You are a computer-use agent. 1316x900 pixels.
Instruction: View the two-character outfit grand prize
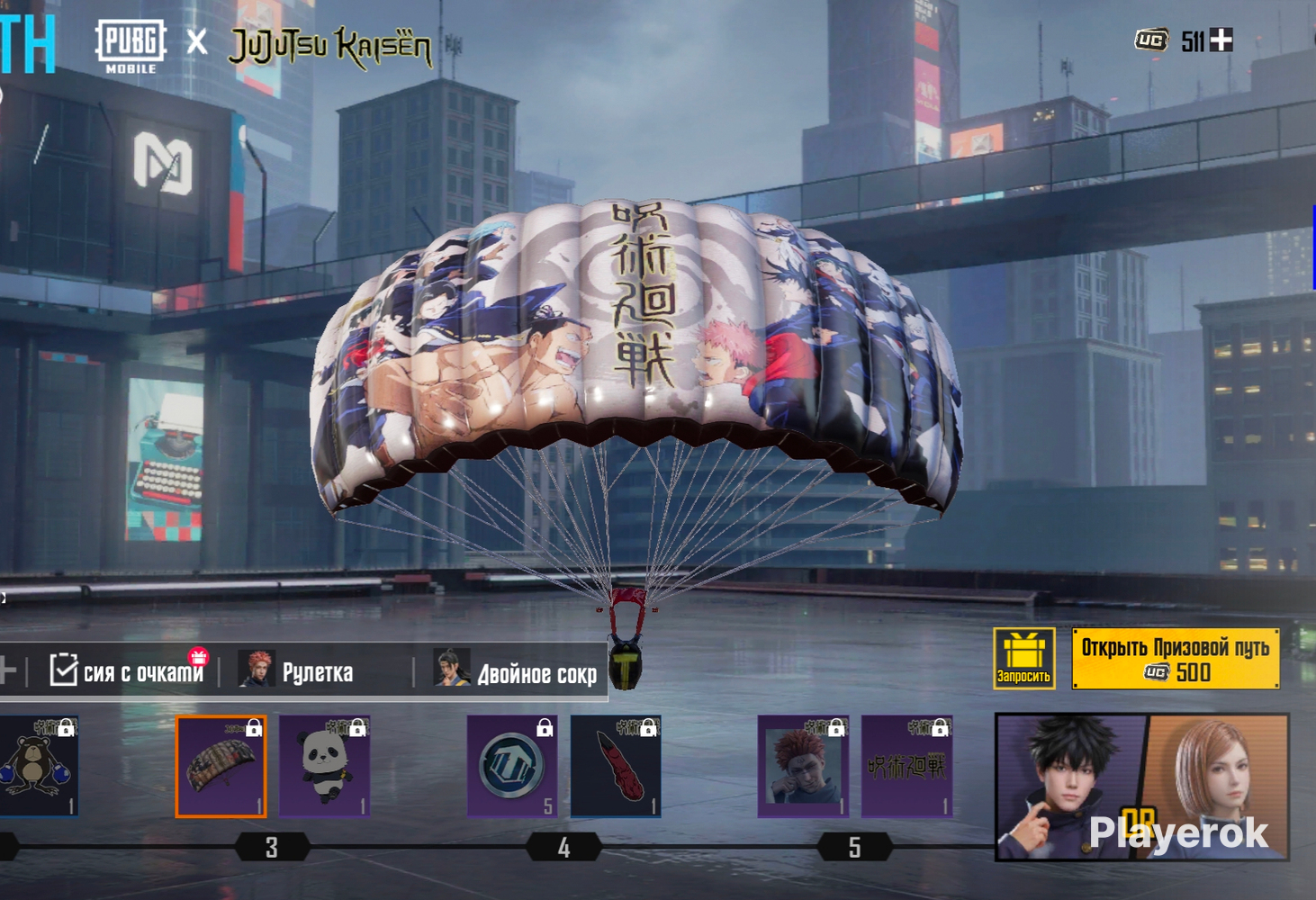(x=1141, y=787)
